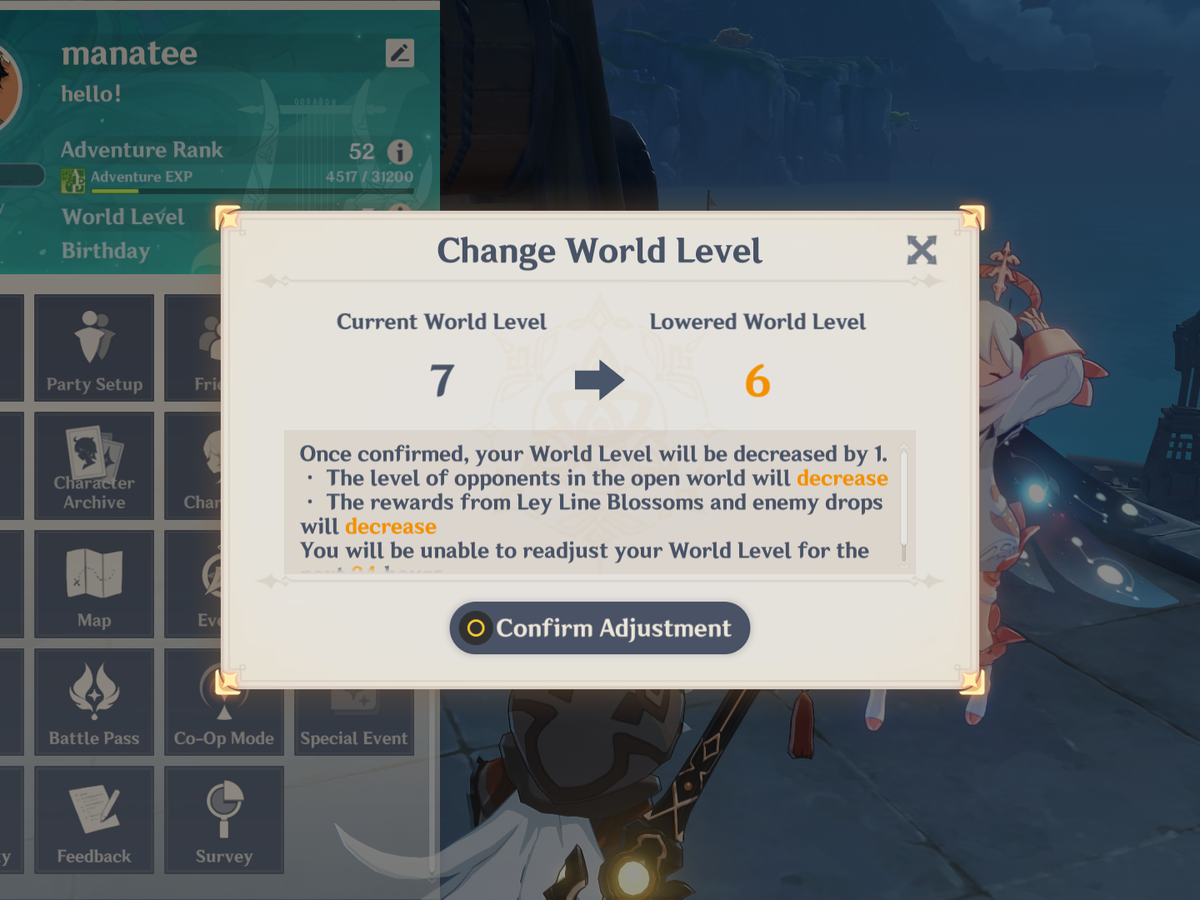
Task: Open the Map
Action: coord(94,583)
